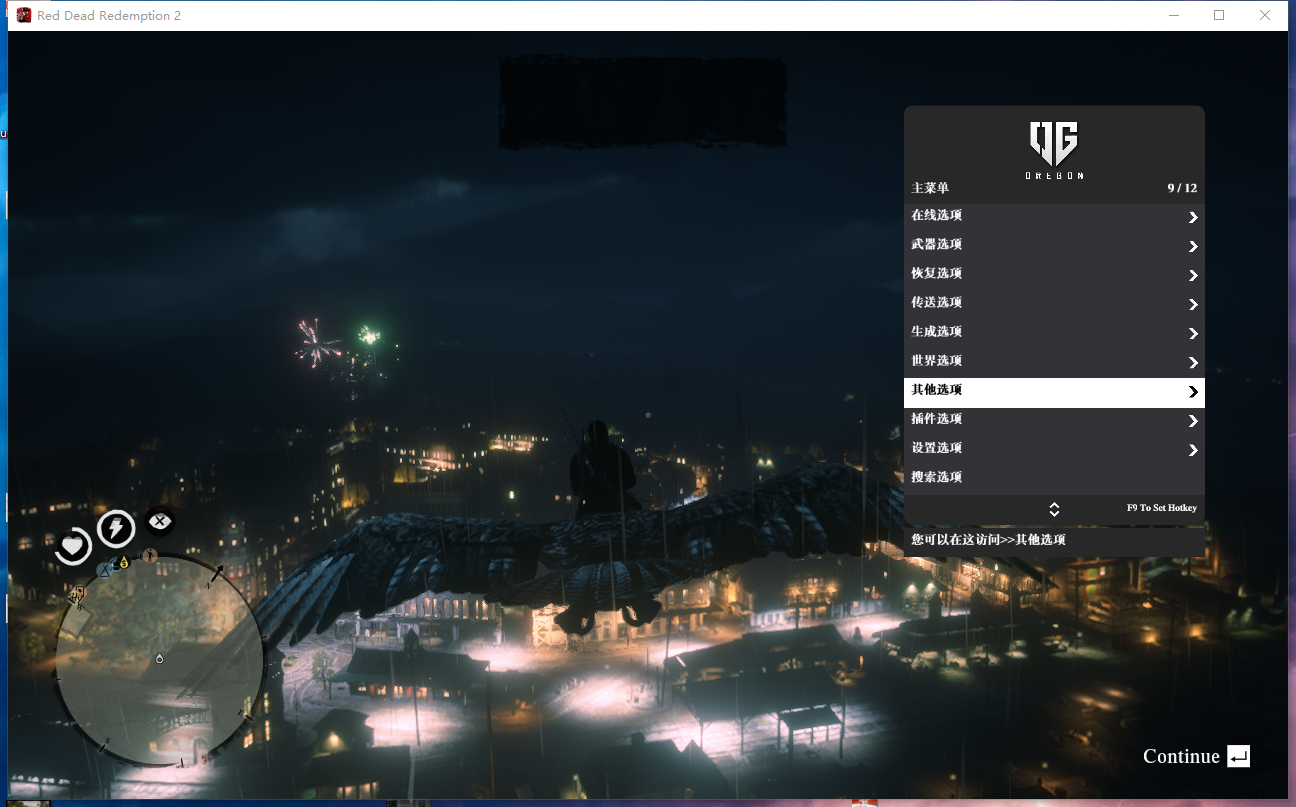Close the Red Dead Redemption 2 window
1296x807 pixels.
[1265, 15]
